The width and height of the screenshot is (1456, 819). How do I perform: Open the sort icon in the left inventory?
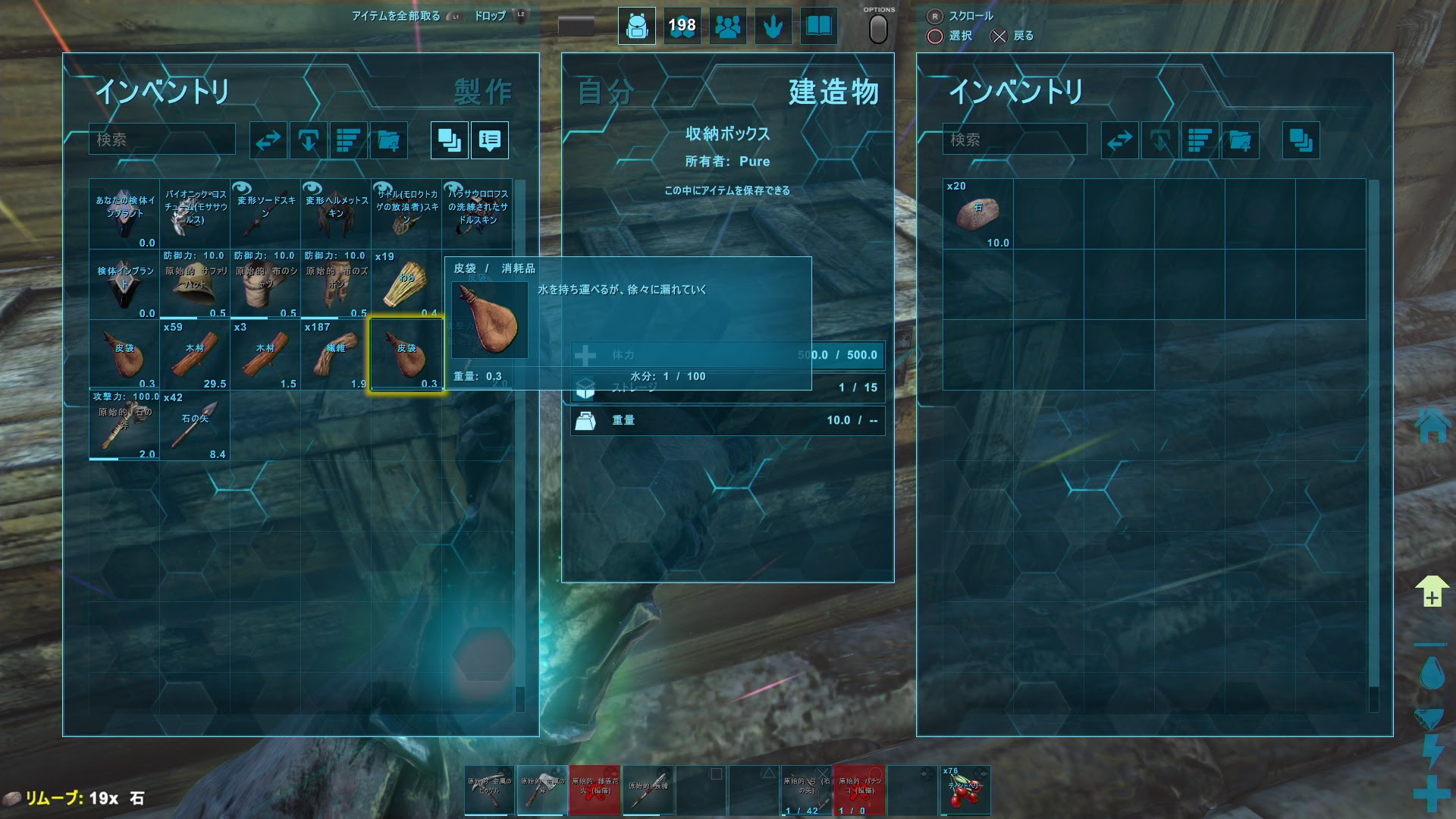tap(347, 140)
